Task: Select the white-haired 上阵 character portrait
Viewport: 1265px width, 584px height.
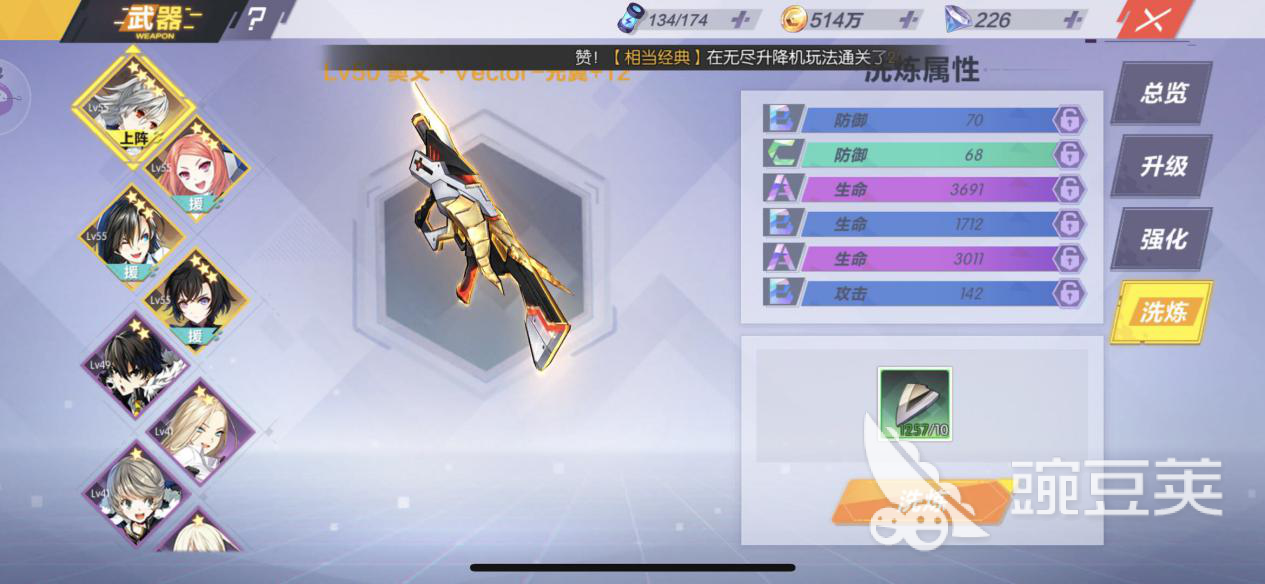Action: pos(132,101)
